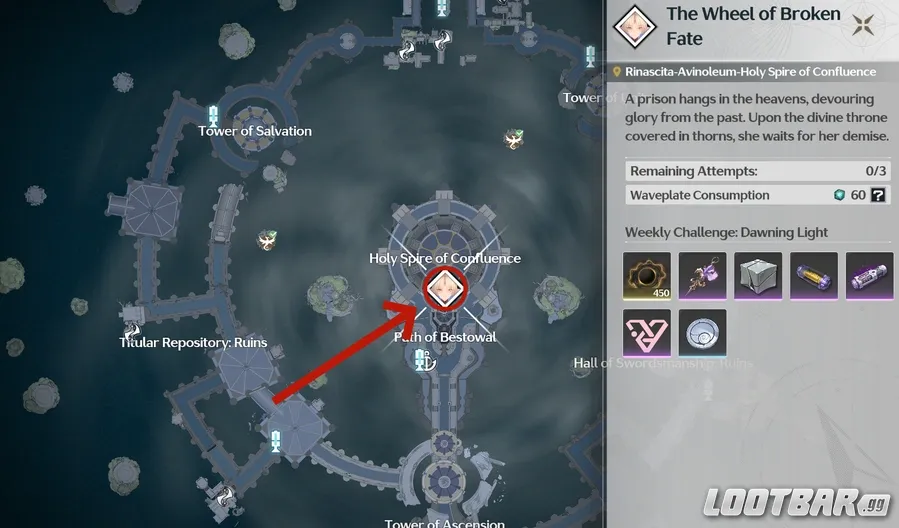This screenshot has width=899, height=528.
Task: Select the winged marker below Tower of Salvation
Action: click(267, 240)
